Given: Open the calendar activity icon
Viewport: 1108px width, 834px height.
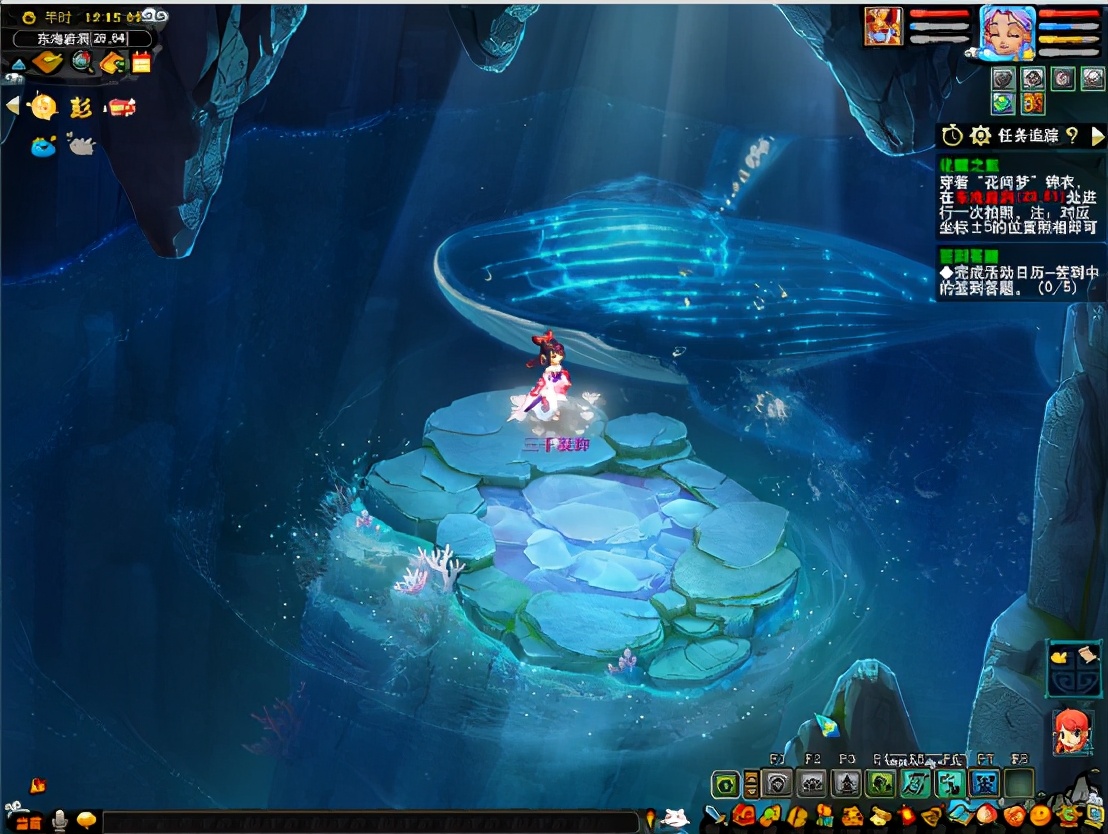Looking at the screenshot, I should pyautogui.click(x=141, y=62).
